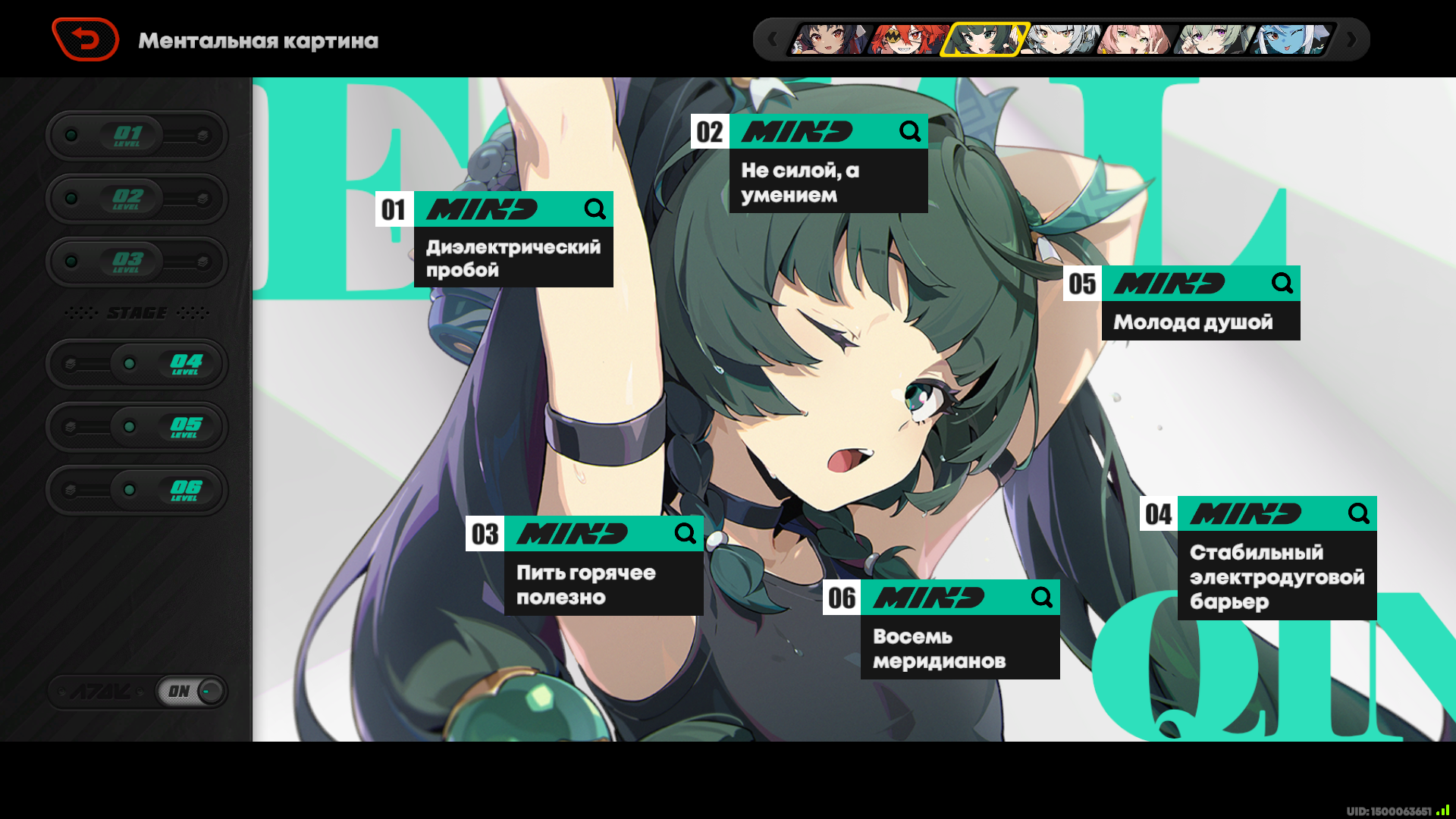Screen dimensions: 1456x819
Task: Toggle the 02 Level switch
Action: [x=136, y=199]
